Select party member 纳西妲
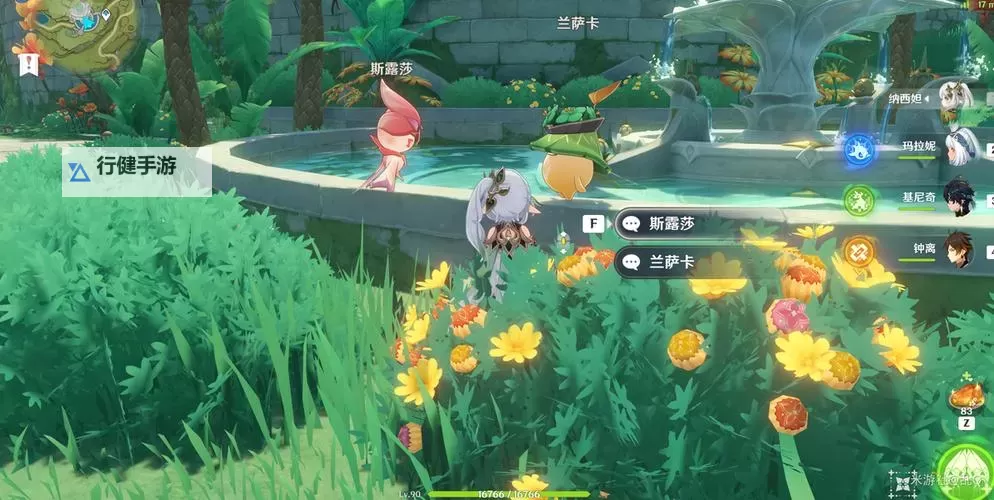Image resolution: width=994 pixels, height=500 pixels. click(x=962, y=98)
